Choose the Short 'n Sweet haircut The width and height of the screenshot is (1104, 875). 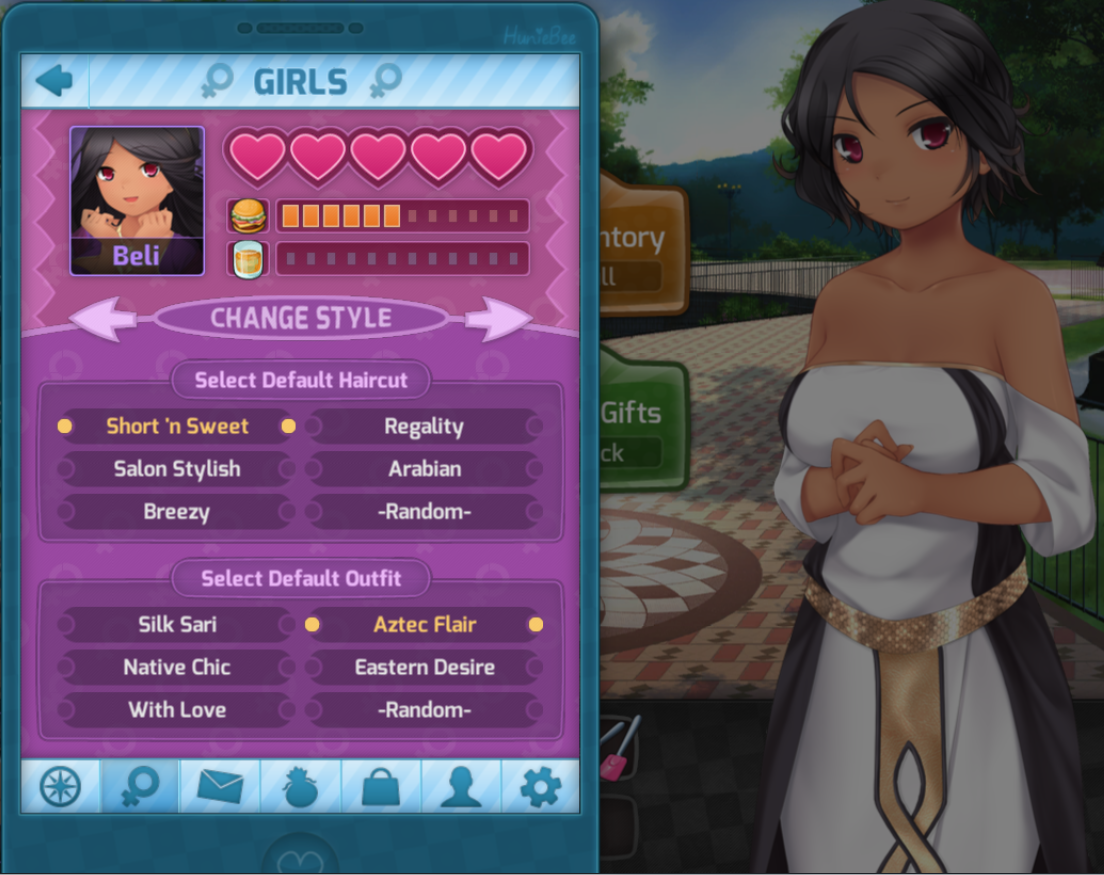coord(177,426)
